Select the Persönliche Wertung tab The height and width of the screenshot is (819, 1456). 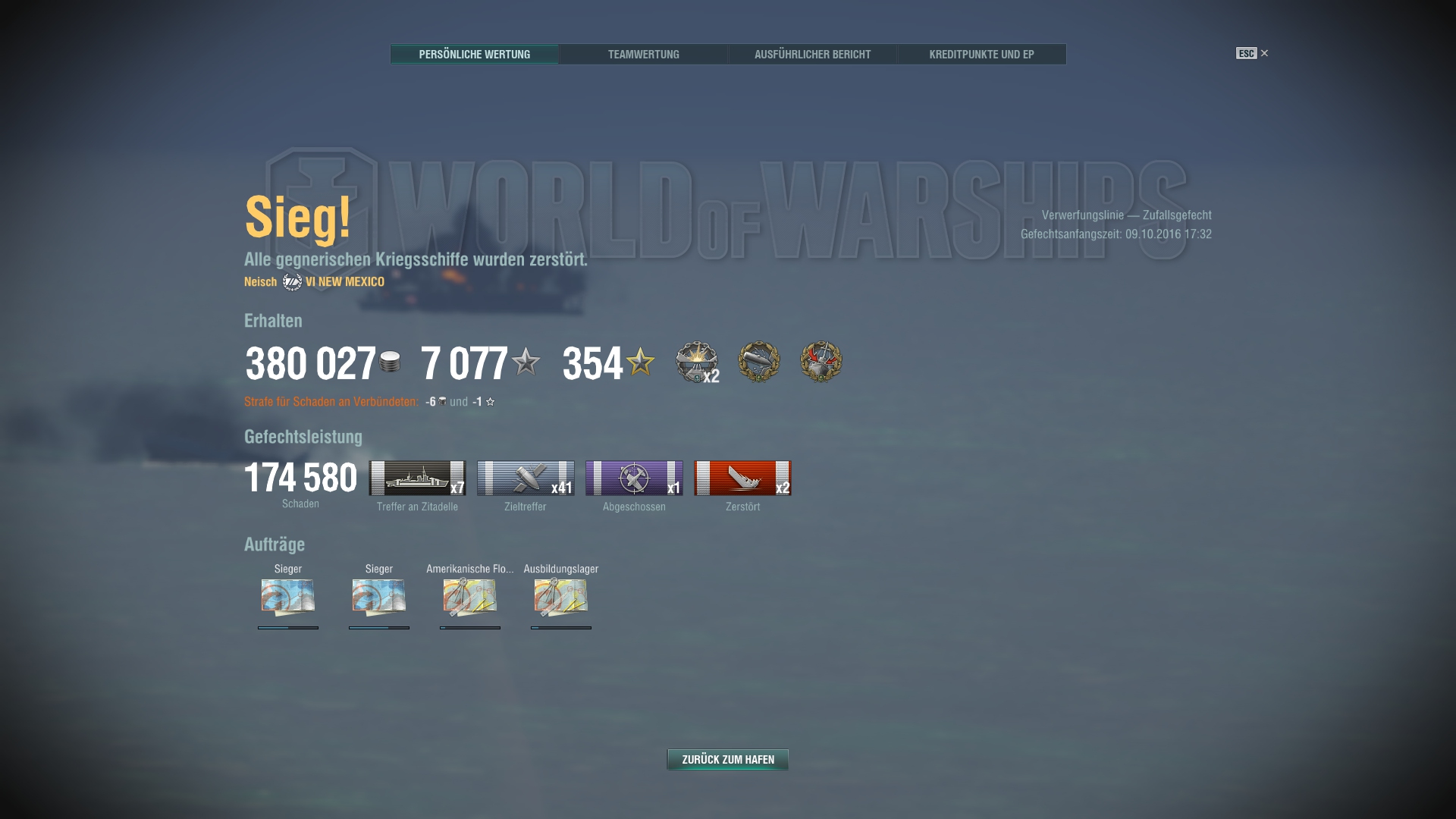tap(474, 54)
